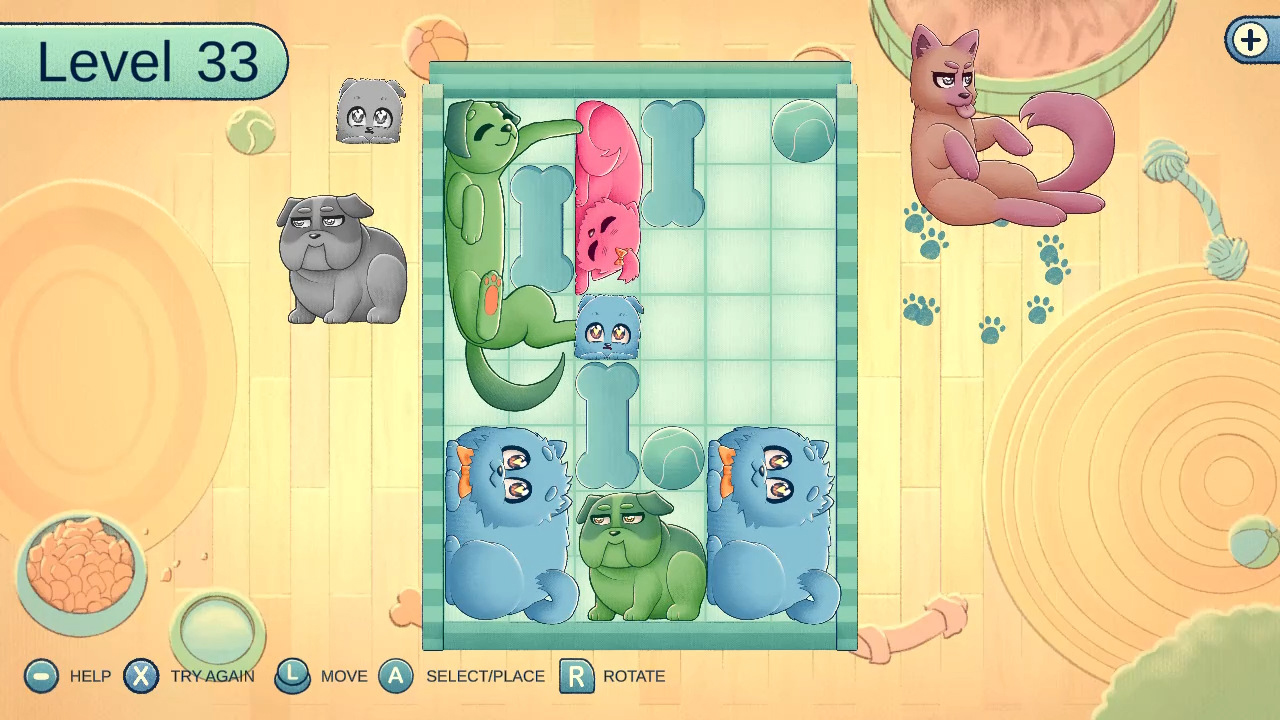The image size is (1280, 720).
Task: Click the TRY AGAIN label
Action: [212, 676]
